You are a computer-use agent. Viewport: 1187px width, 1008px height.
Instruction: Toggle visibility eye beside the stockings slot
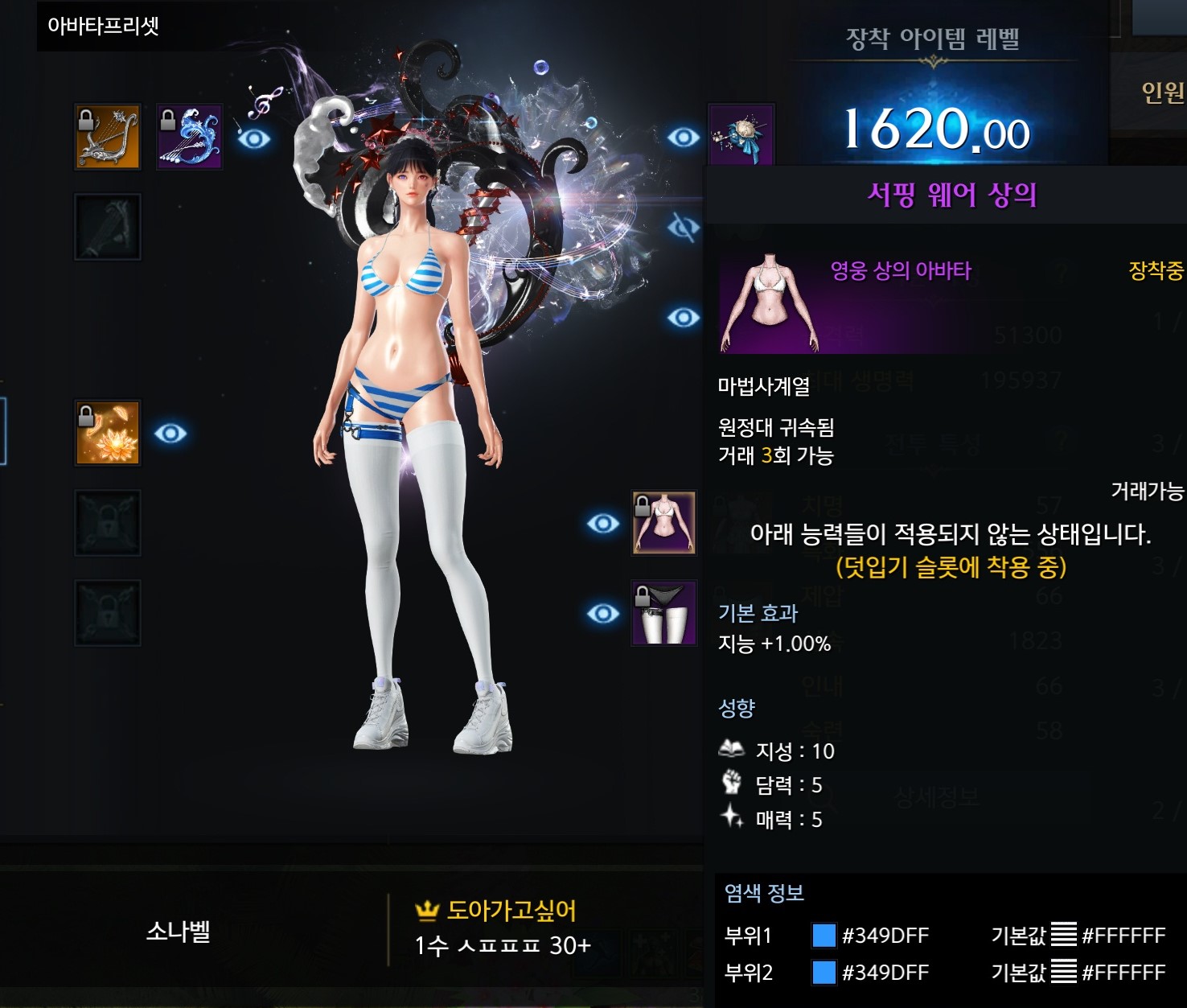pos(602,614)
